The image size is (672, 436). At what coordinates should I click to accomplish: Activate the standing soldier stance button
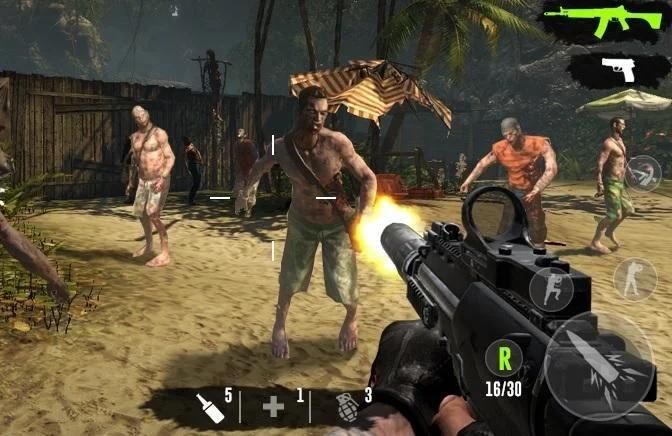click(635, 279)
